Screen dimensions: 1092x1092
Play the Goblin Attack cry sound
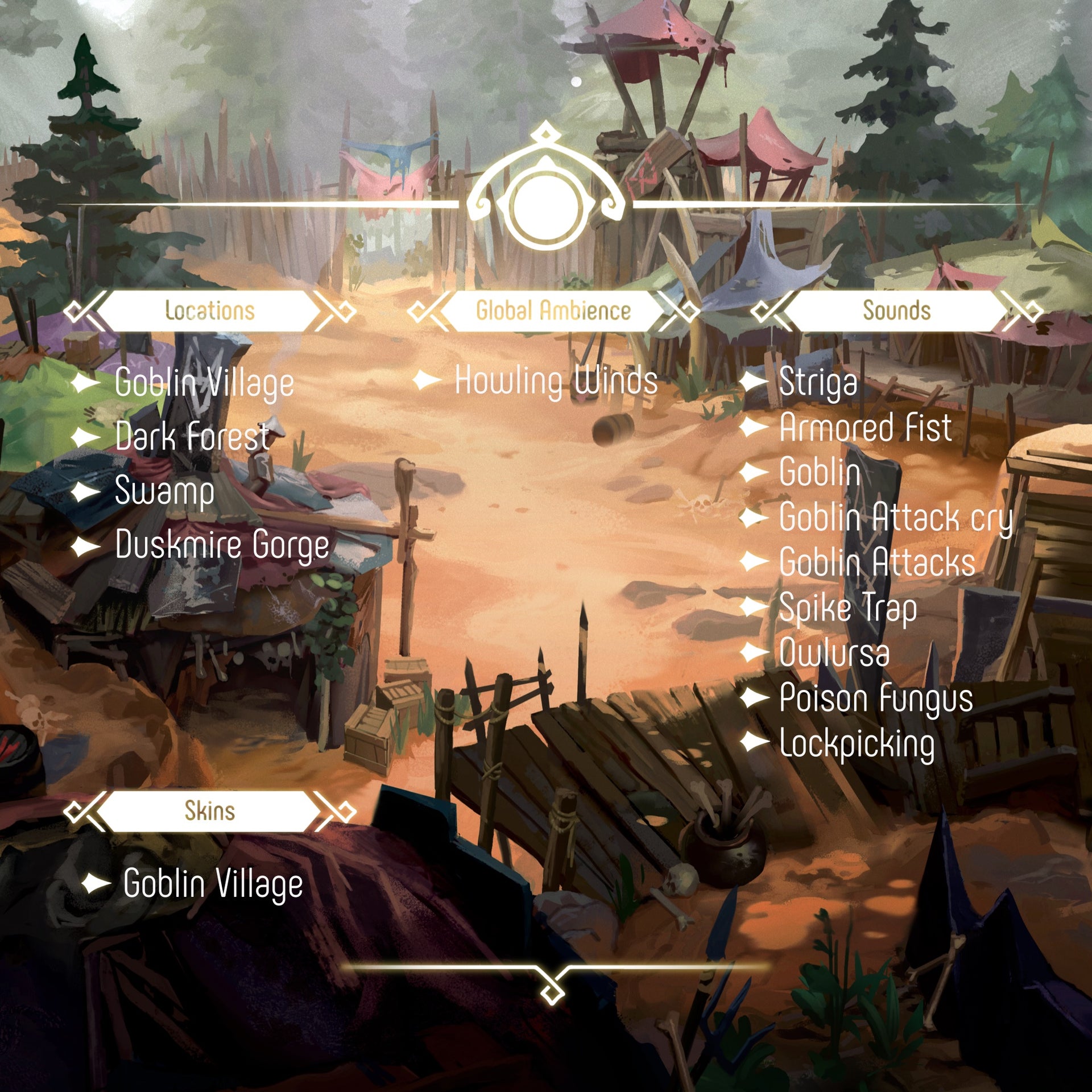(896, 518)
